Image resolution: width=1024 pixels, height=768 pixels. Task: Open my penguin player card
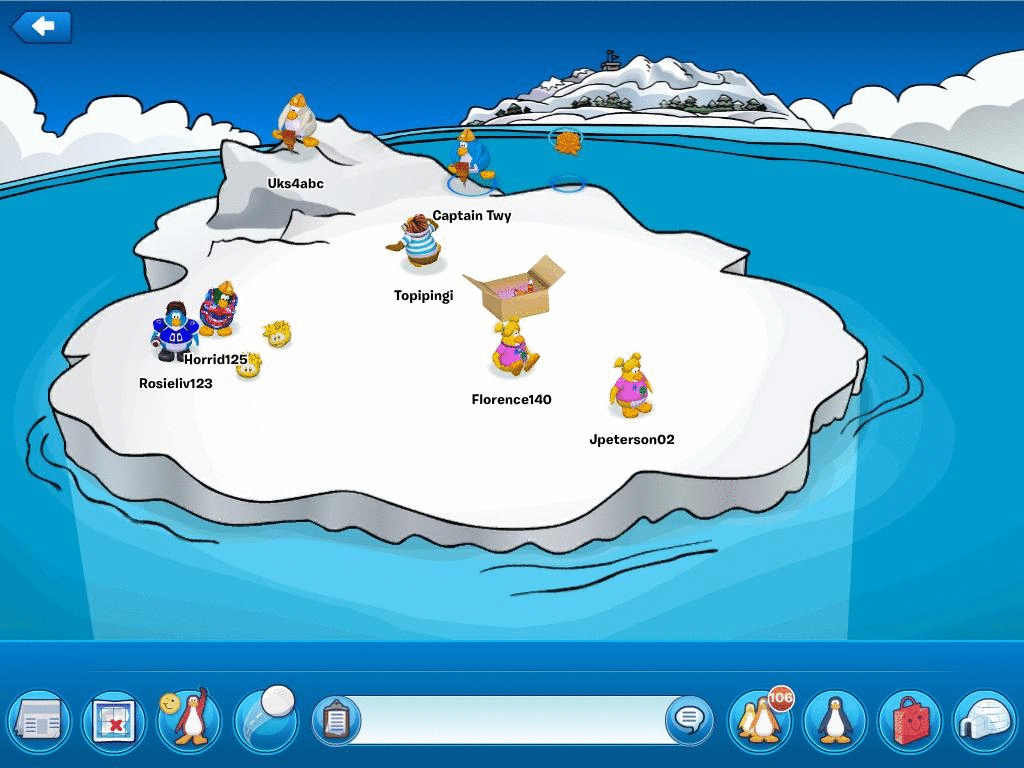pos(835,718)
